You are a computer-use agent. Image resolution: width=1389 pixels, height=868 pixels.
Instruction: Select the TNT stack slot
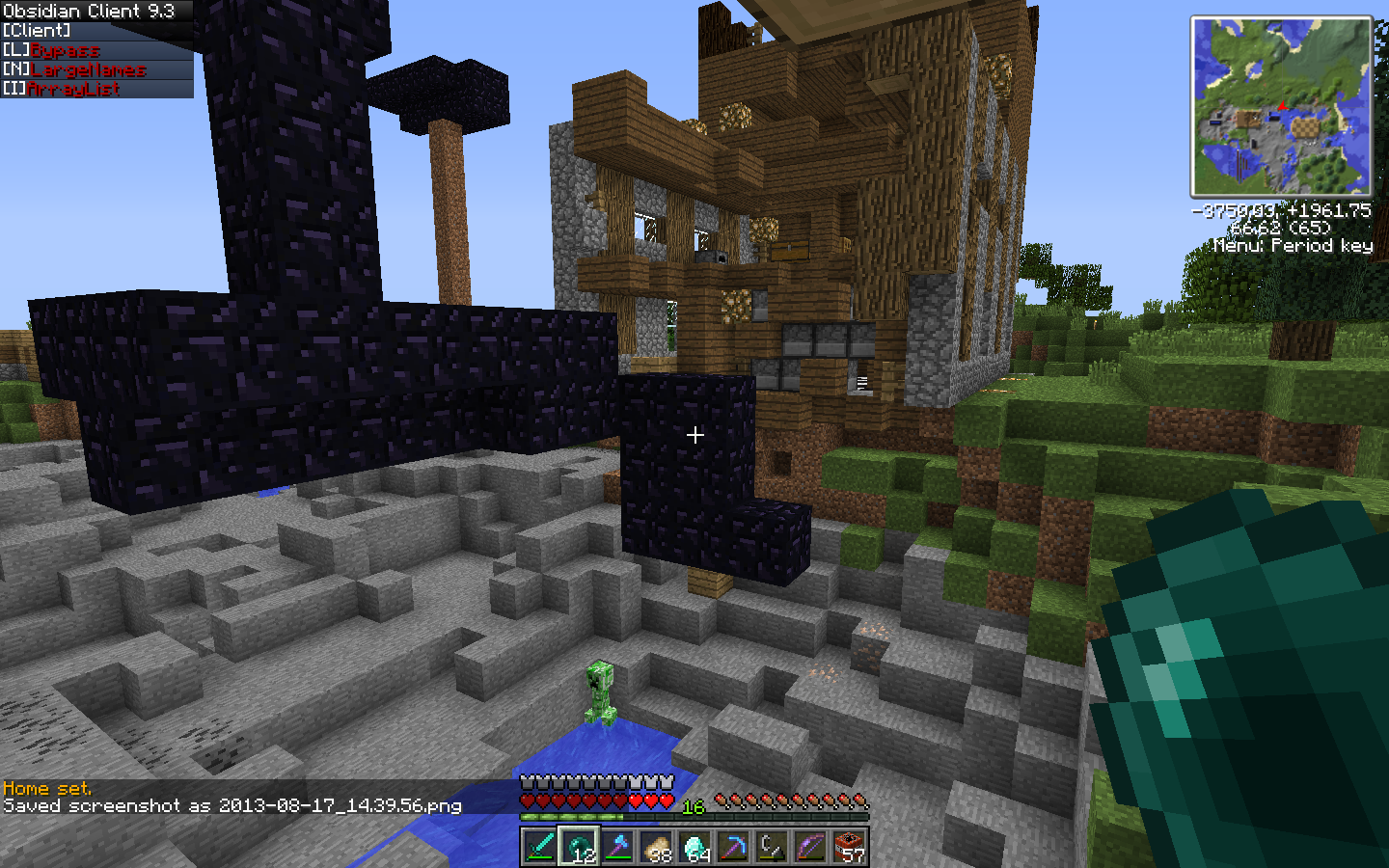[x=849, y=847]
